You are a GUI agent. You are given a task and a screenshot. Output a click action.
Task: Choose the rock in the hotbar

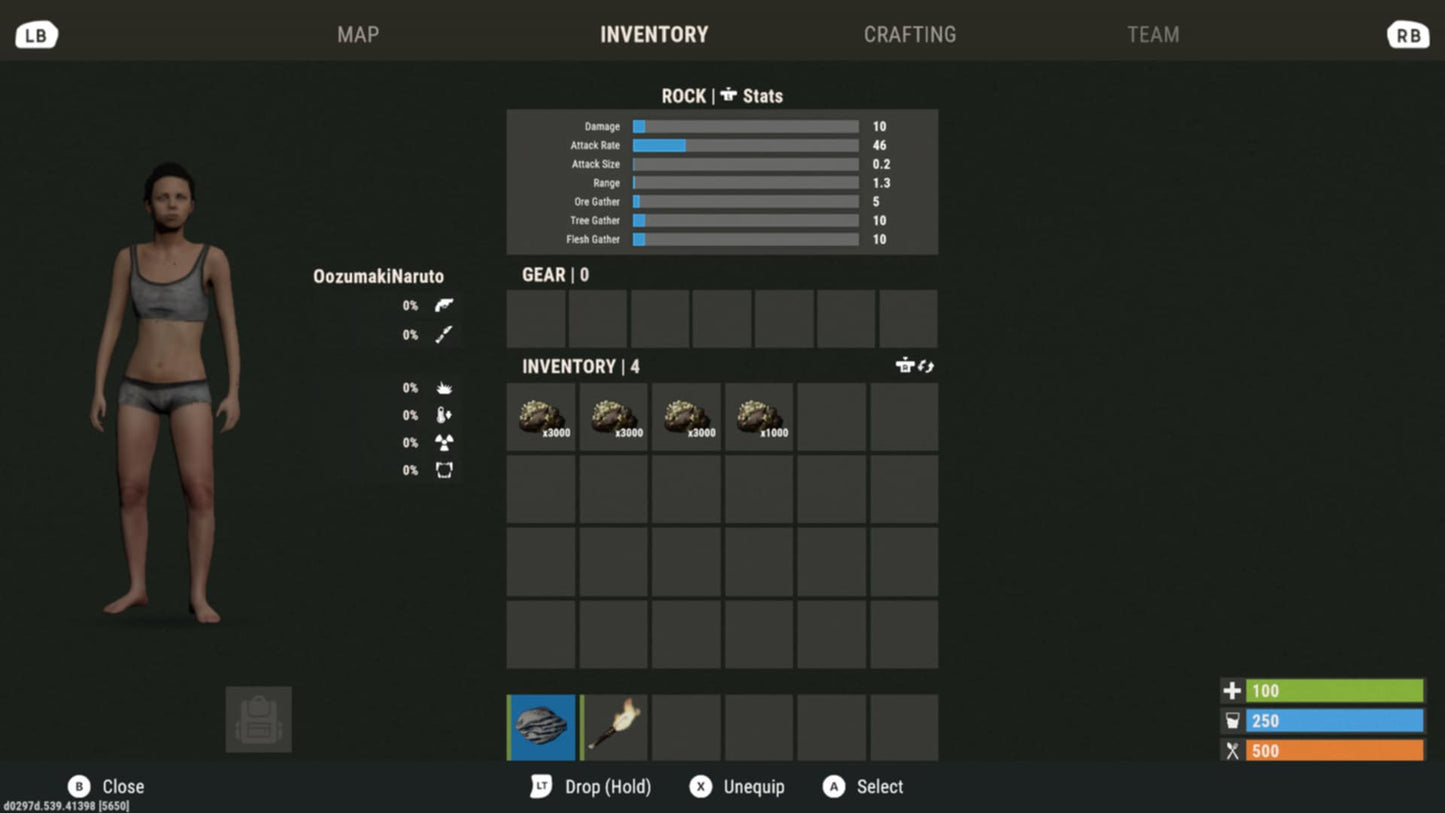click(542, 727)
